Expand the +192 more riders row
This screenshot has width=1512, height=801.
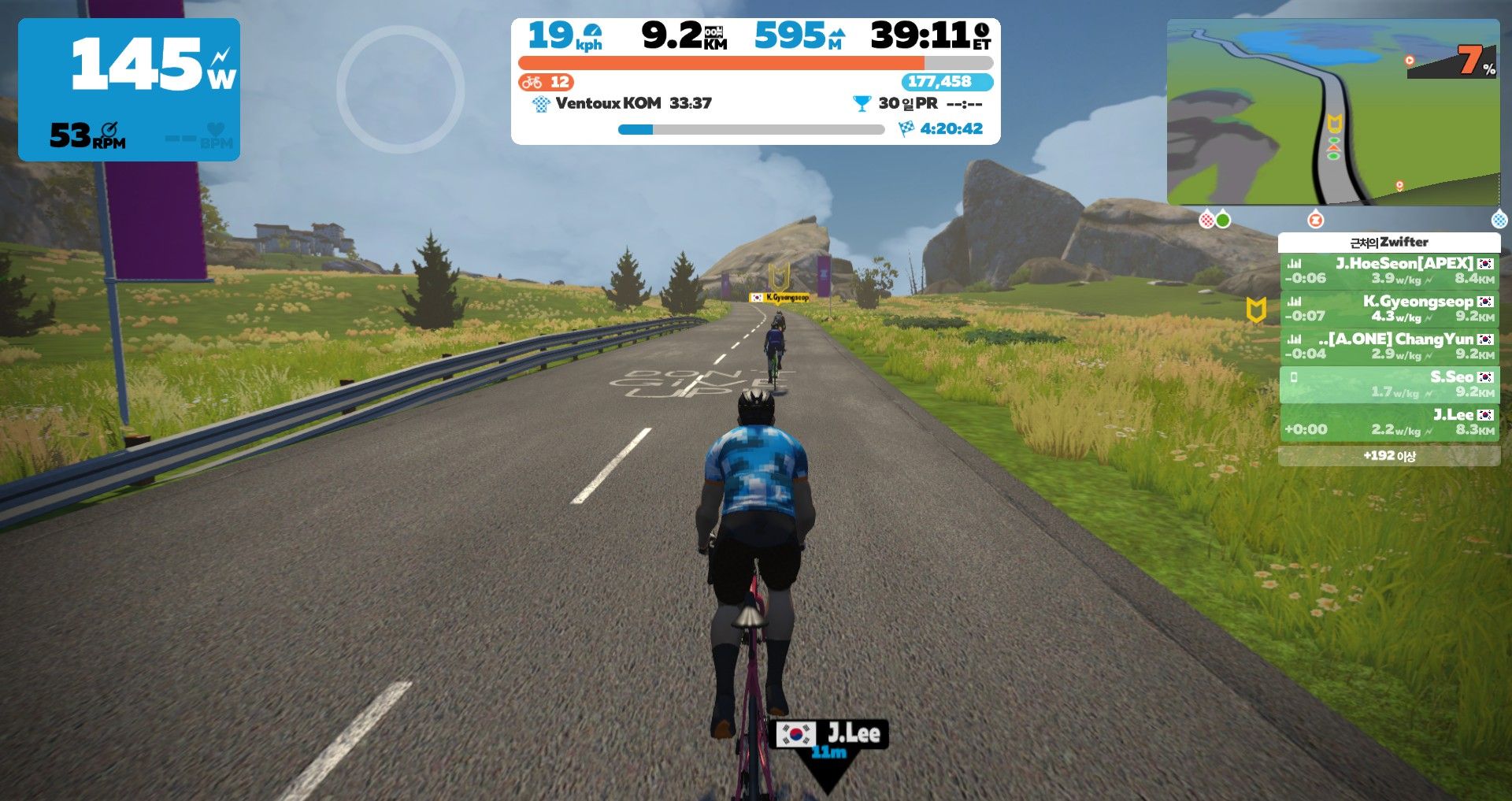[x=1389, y=456]
